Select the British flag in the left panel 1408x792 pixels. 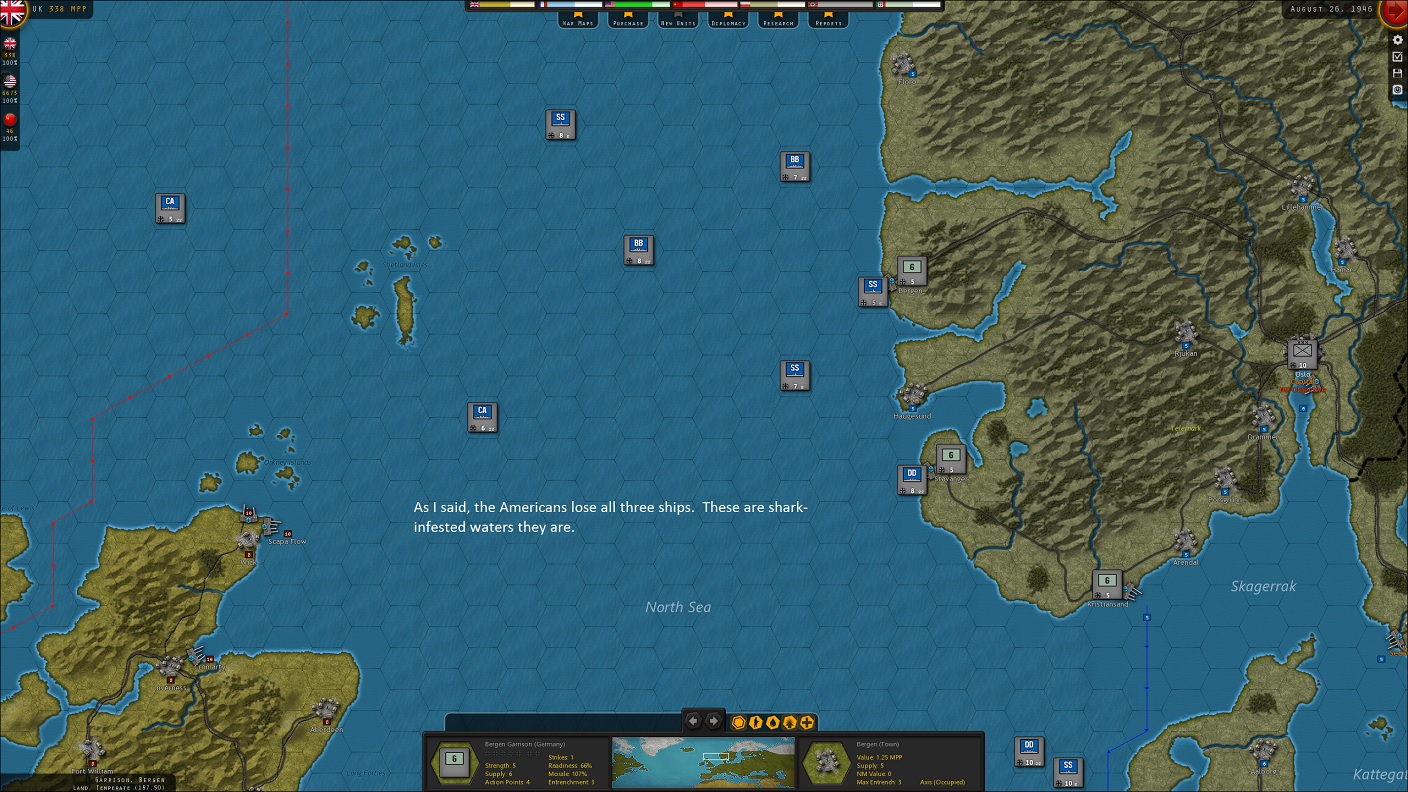(10, 44)
